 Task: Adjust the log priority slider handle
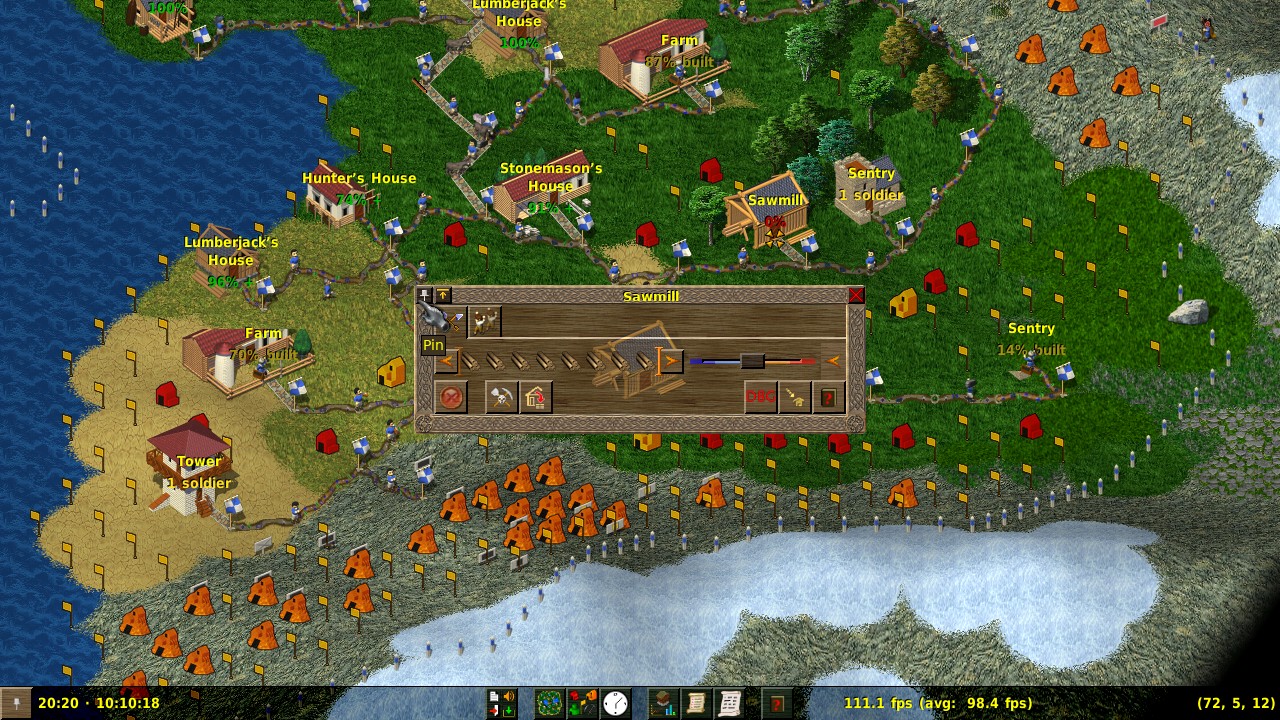click(752, 361)
